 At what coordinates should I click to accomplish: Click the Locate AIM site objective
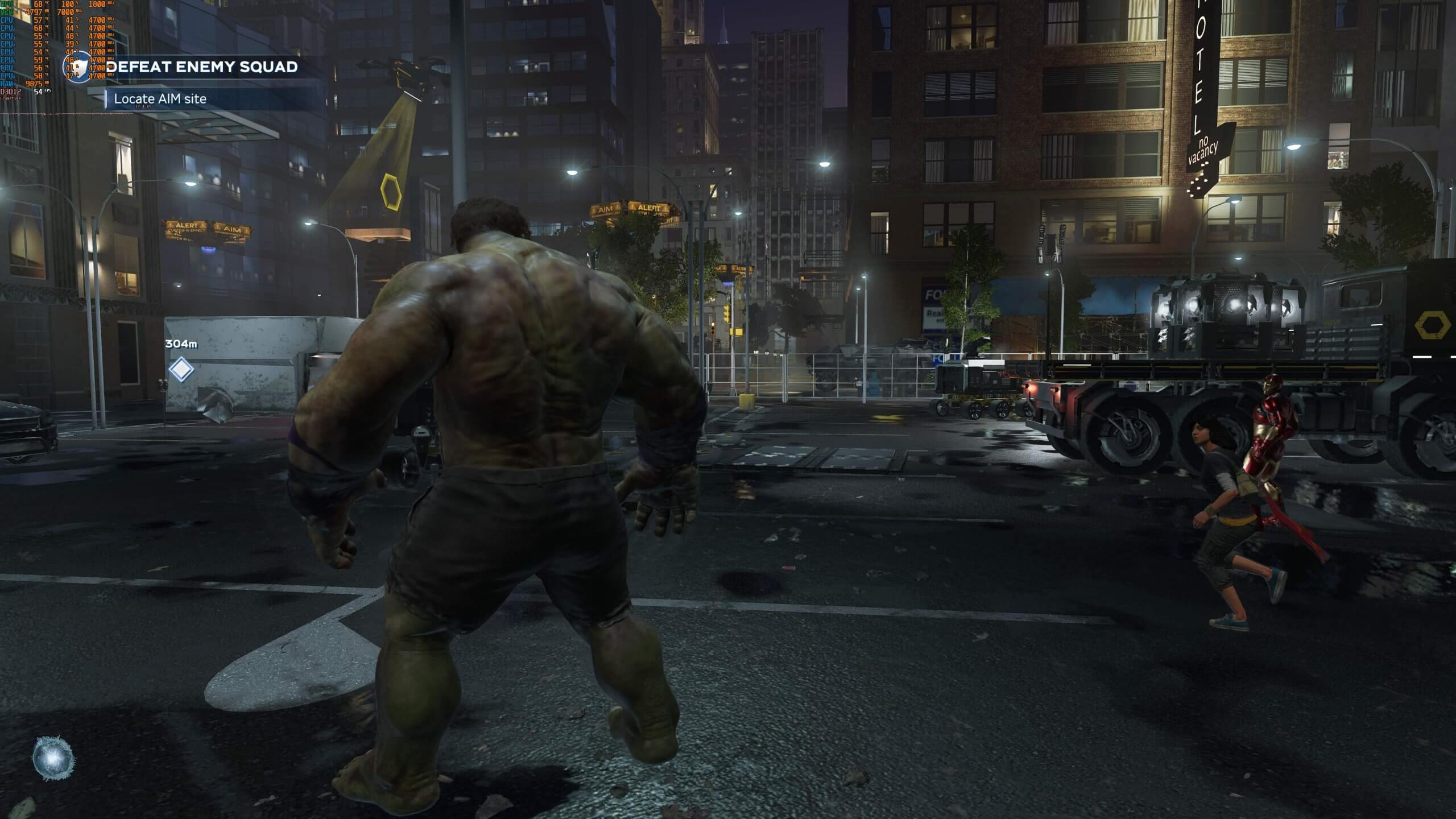click(160, 99)
